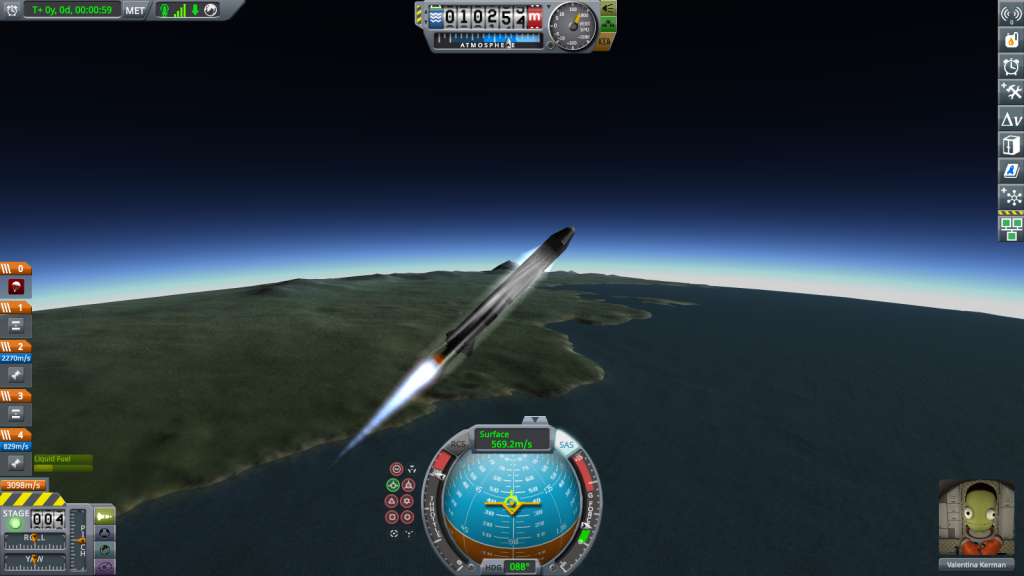Open the Delta-V tools app
Viewport: 1024px width, 576px height.
[1011, 118]
